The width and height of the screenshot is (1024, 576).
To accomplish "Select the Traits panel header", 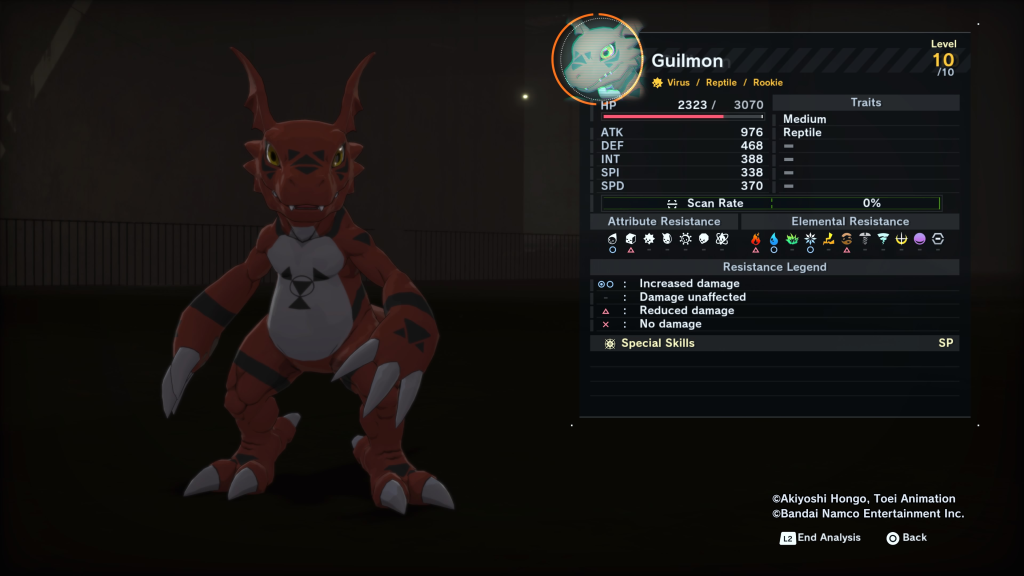I will tap(865, 103).
